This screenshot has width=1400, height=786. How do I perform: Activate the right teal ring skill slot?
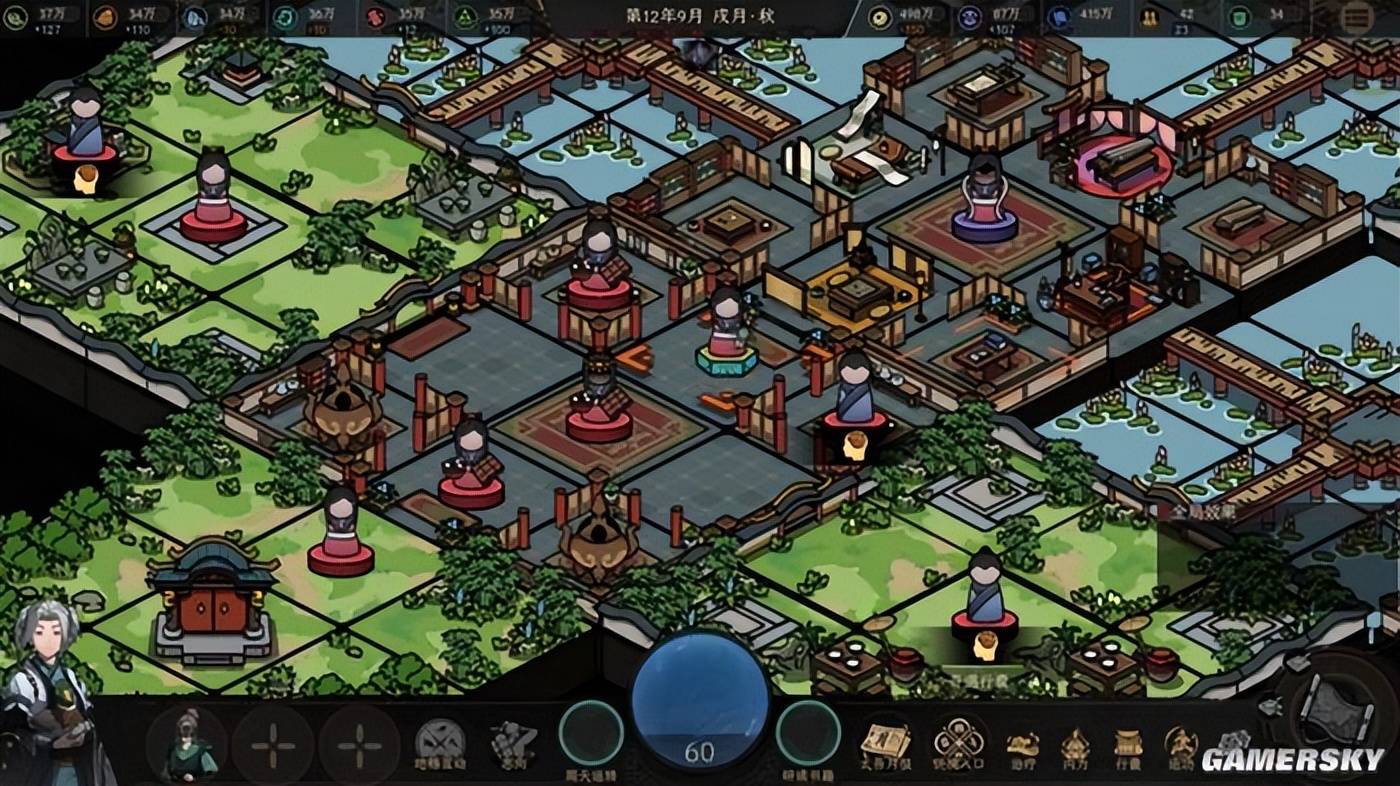coord(808,733)
